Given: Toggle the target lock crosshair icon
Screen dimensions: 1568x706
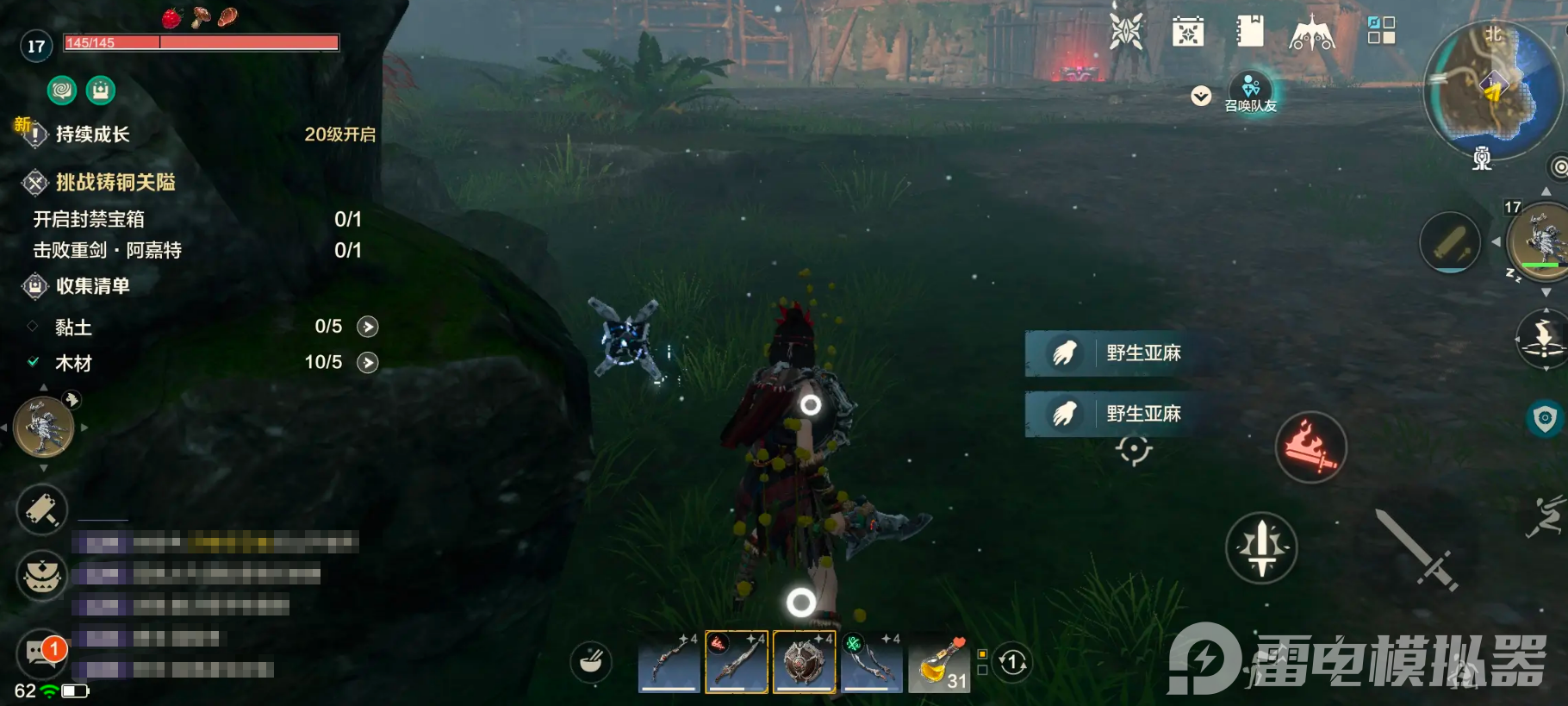Looking at the screenshot, I should 1134,449.
